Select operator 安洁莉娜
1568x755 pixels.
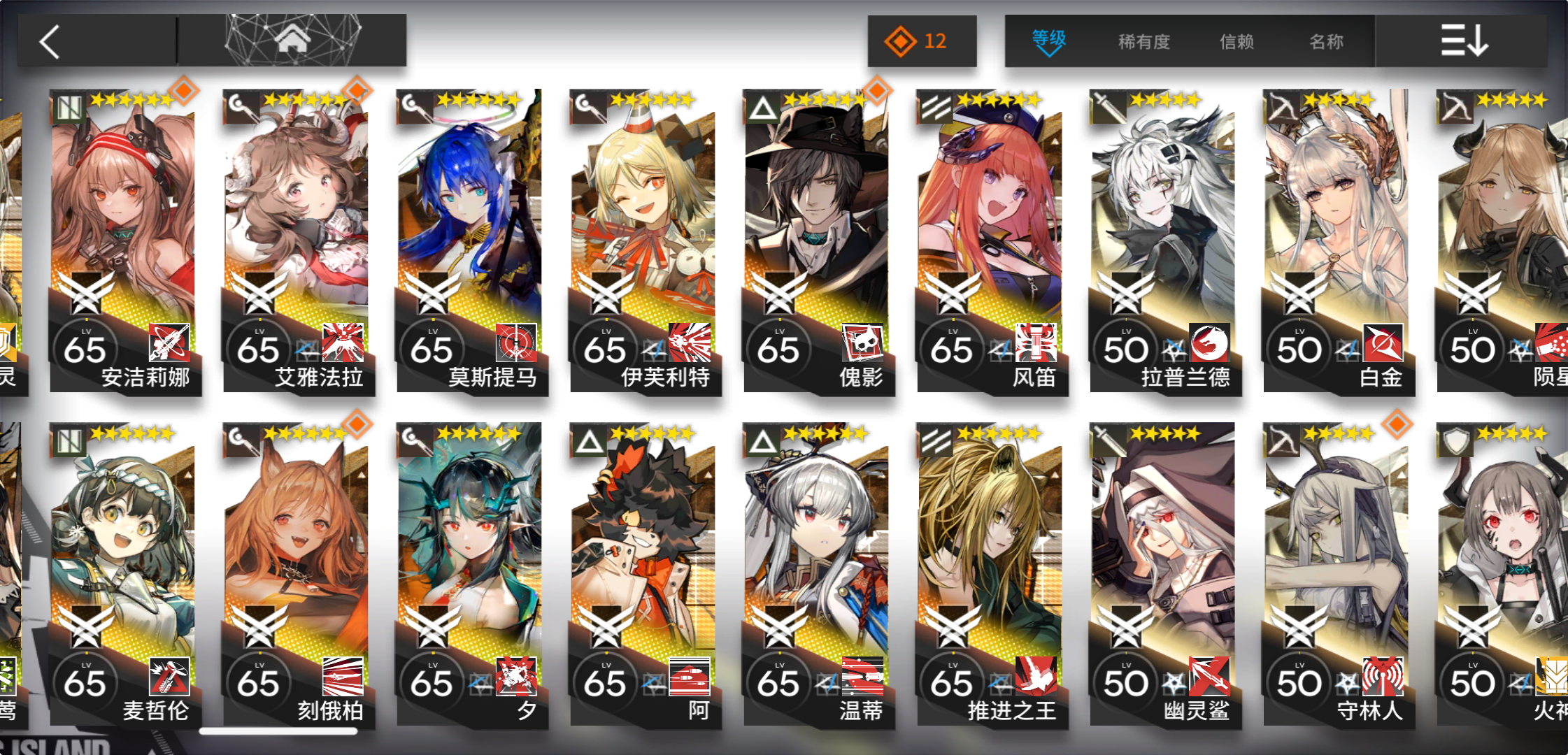pyautogui.click(x=124, y=238)
